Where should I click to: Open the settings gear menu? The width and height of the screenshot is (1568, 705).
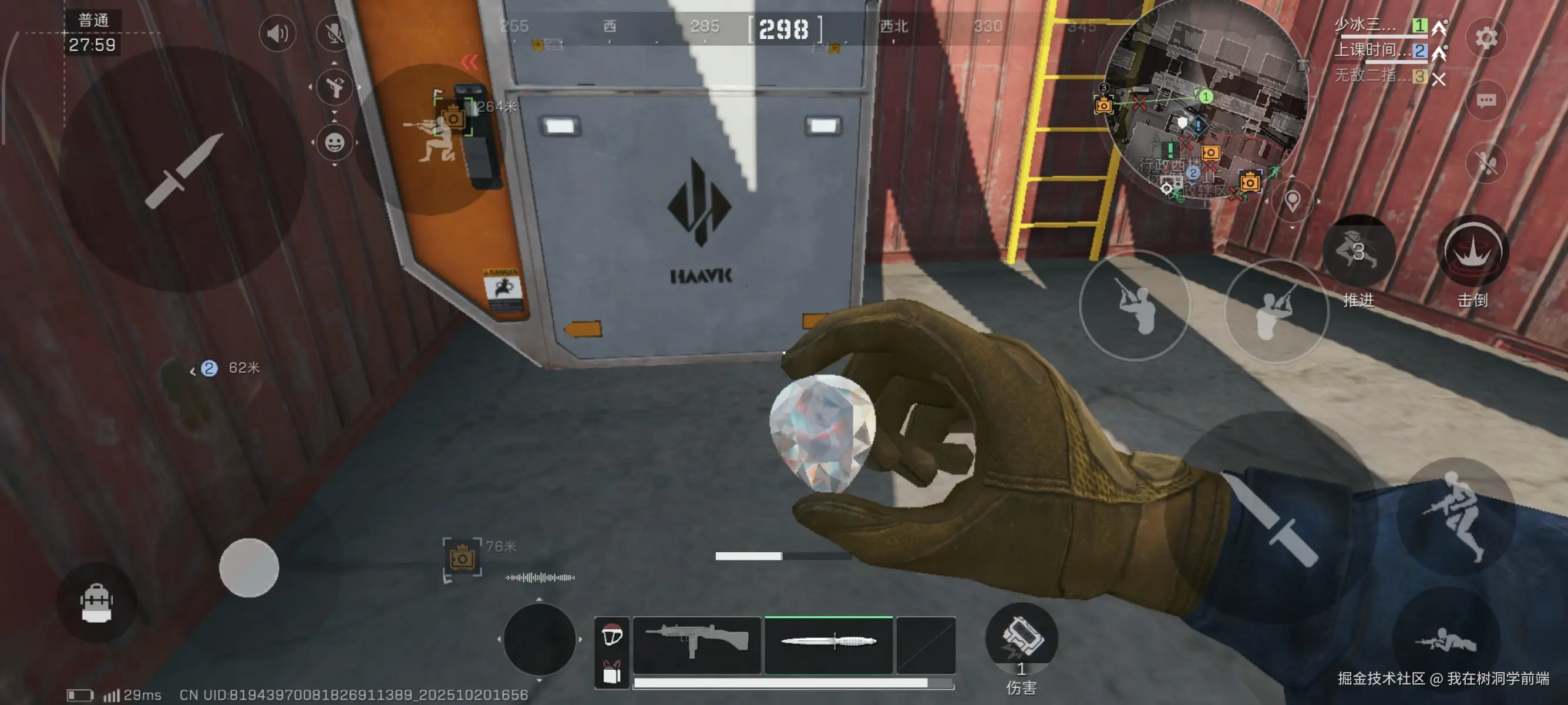pos(1486,38)
